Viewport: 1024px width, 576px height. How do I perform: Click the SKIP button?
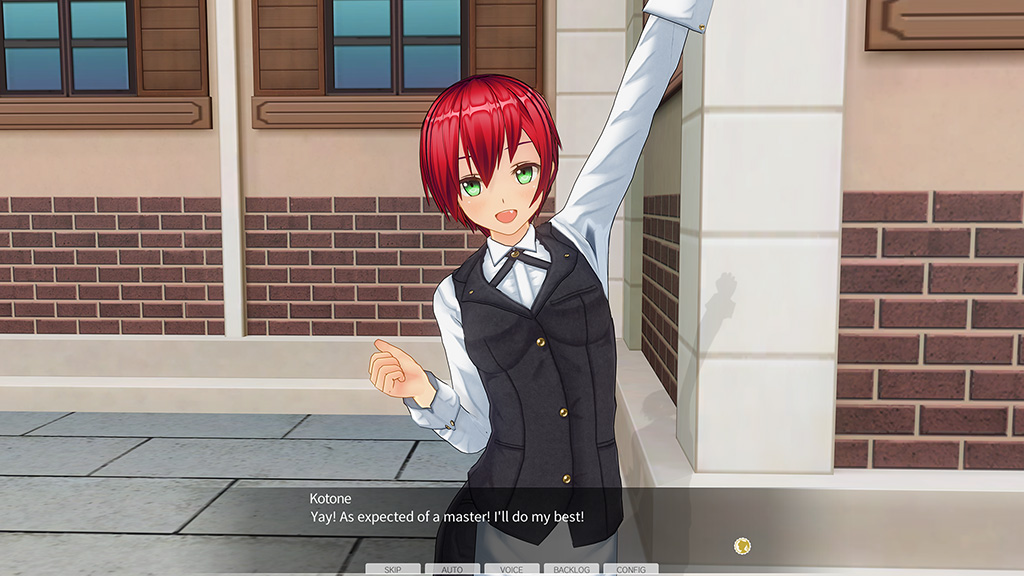[393, 570]
